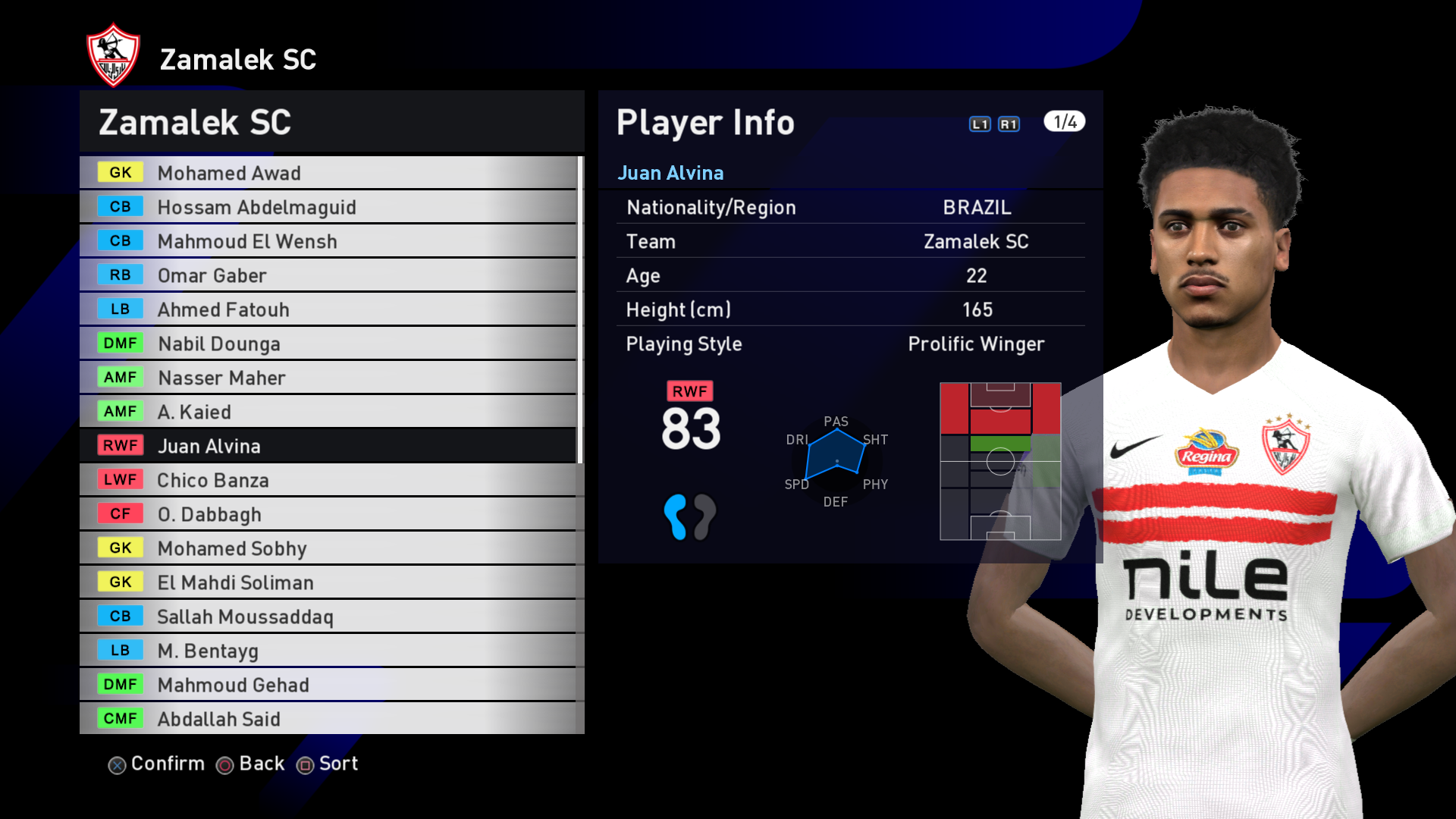Select A. Kaied player row
Image resolution: width=1456 pixels, height=819 pixels.
point(328,412)
